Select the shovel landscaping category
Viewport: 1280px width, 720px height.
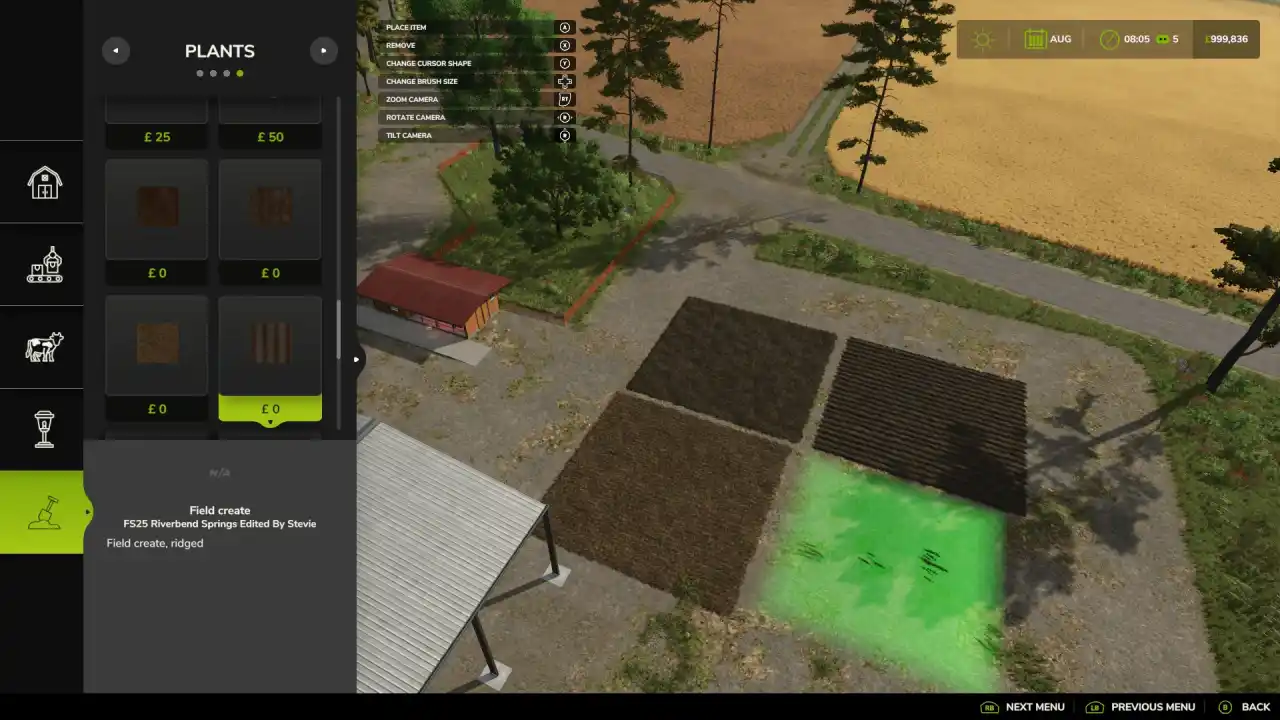[44, 512]
